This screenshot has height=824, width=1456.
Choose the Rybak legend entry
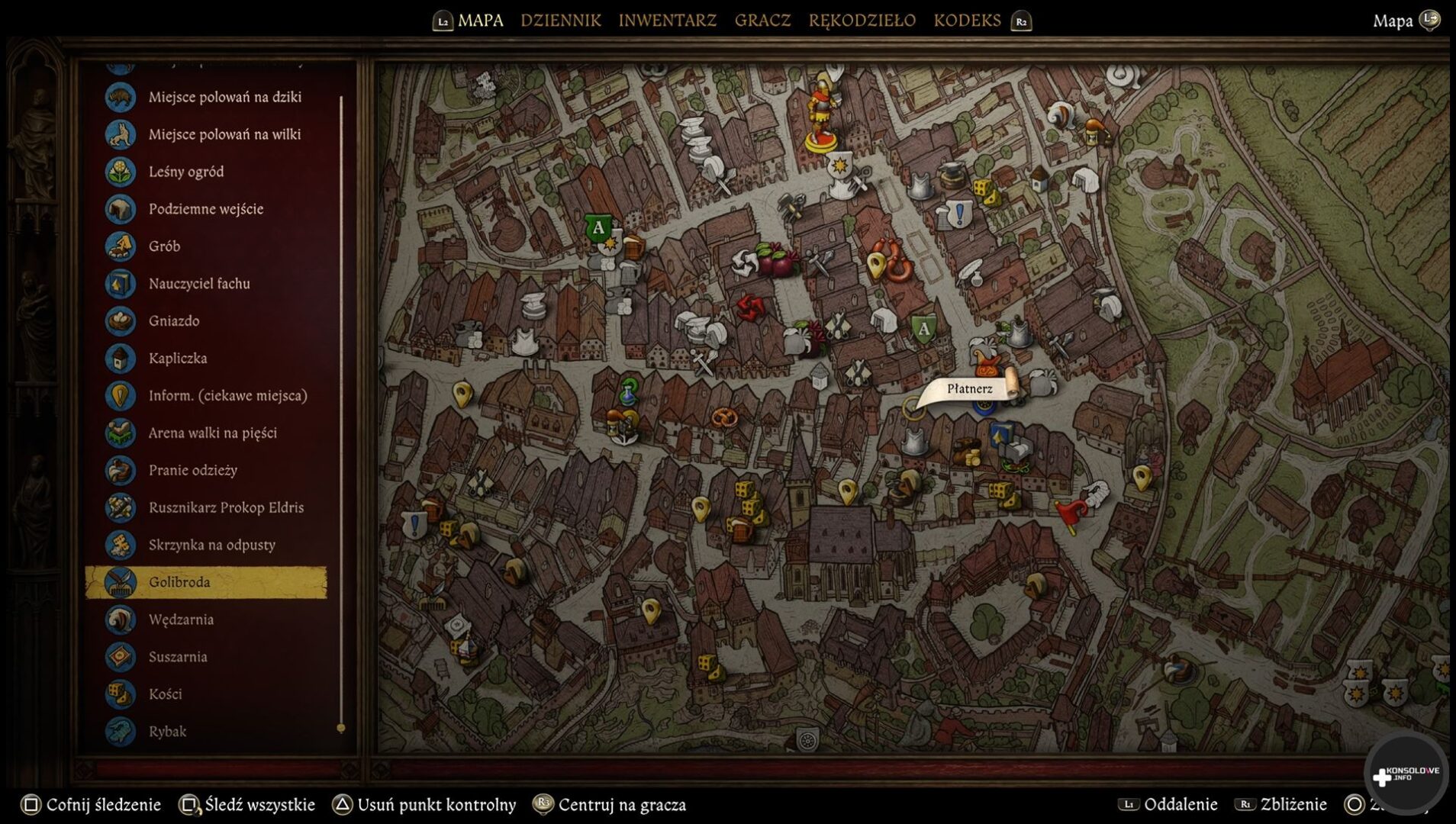coord(167,732)
